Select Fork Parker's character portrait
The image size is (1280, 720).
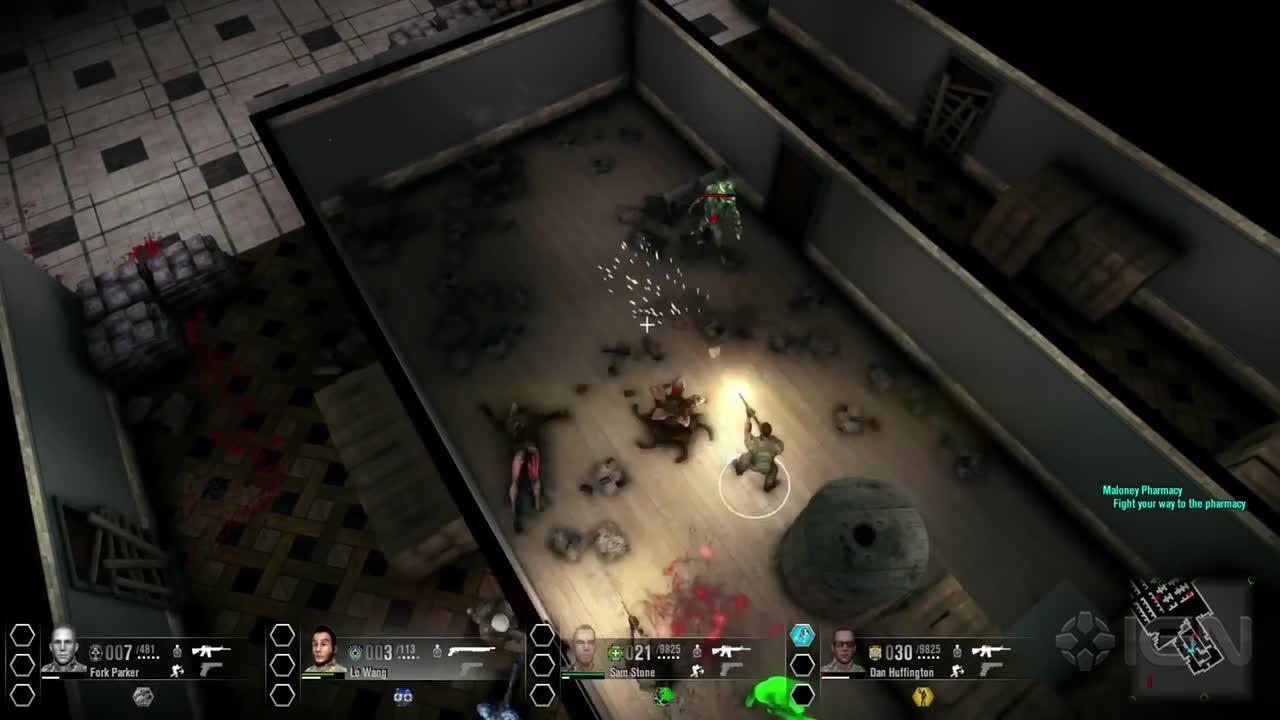click(63, 650)
